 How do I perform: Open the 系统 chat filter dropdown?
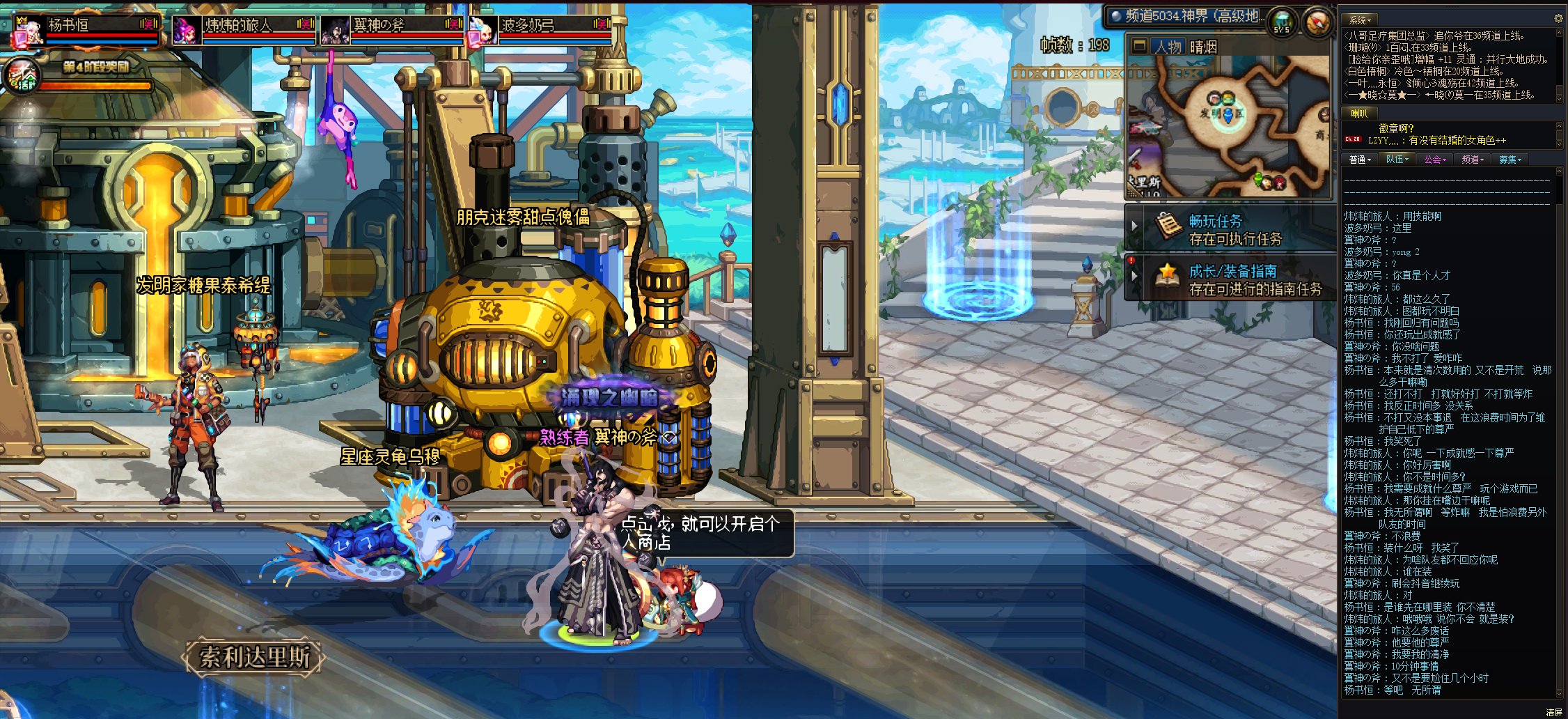1360,20
